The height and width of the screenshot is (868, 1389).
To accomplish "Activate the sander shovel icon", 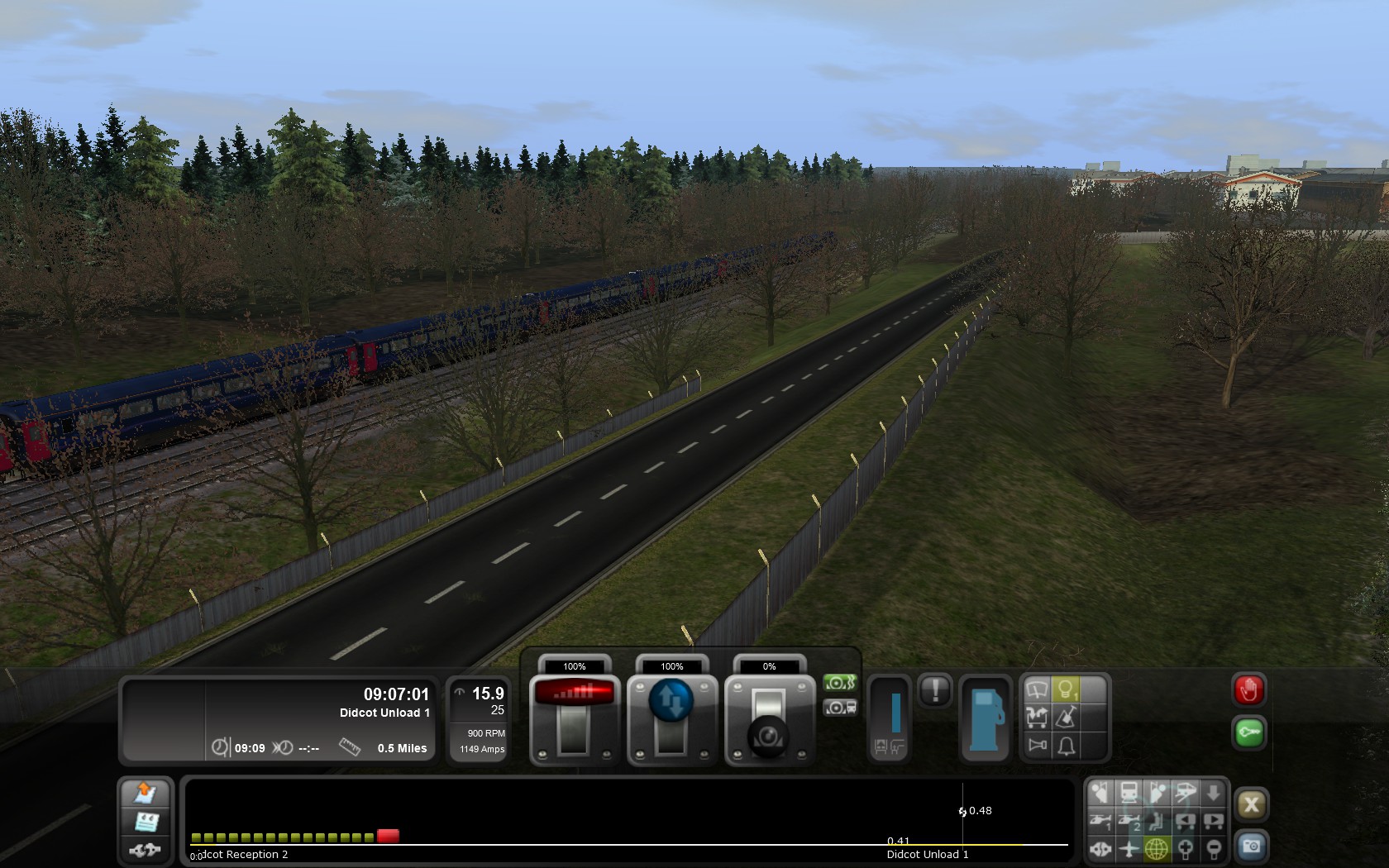I will point(1067,718).
